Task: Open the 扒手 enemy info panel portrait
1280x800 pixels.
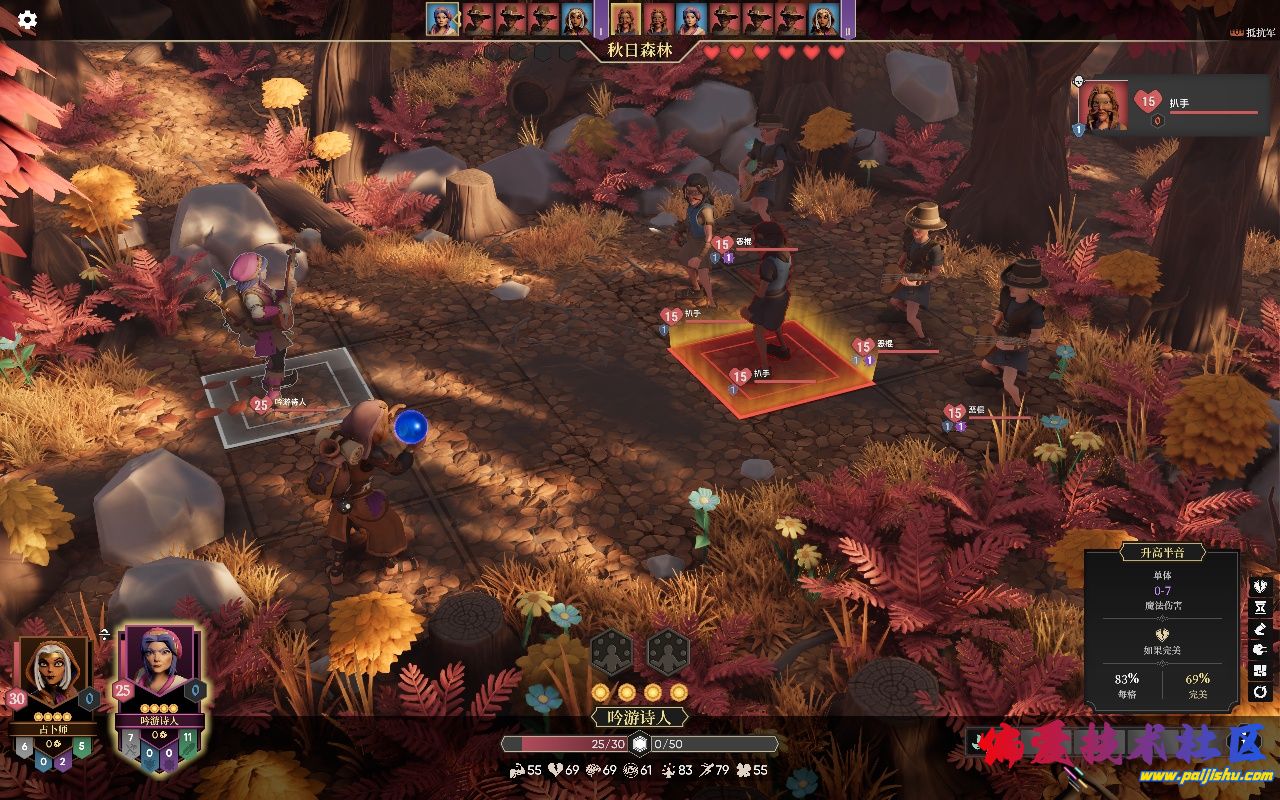Action: [1104, 107]
